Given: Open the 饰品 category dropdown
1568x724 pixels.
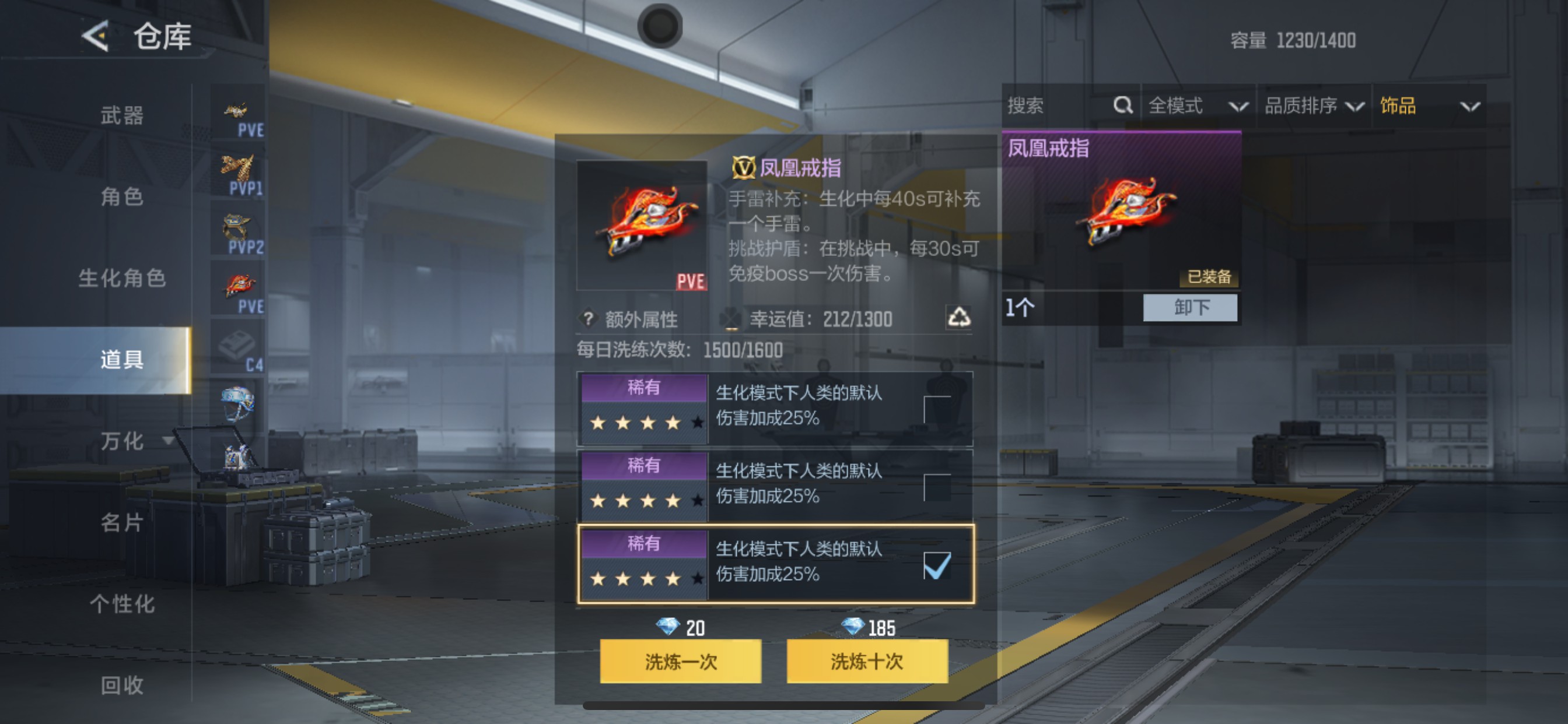Looking at the screenshot, I should click(1430, 106).
